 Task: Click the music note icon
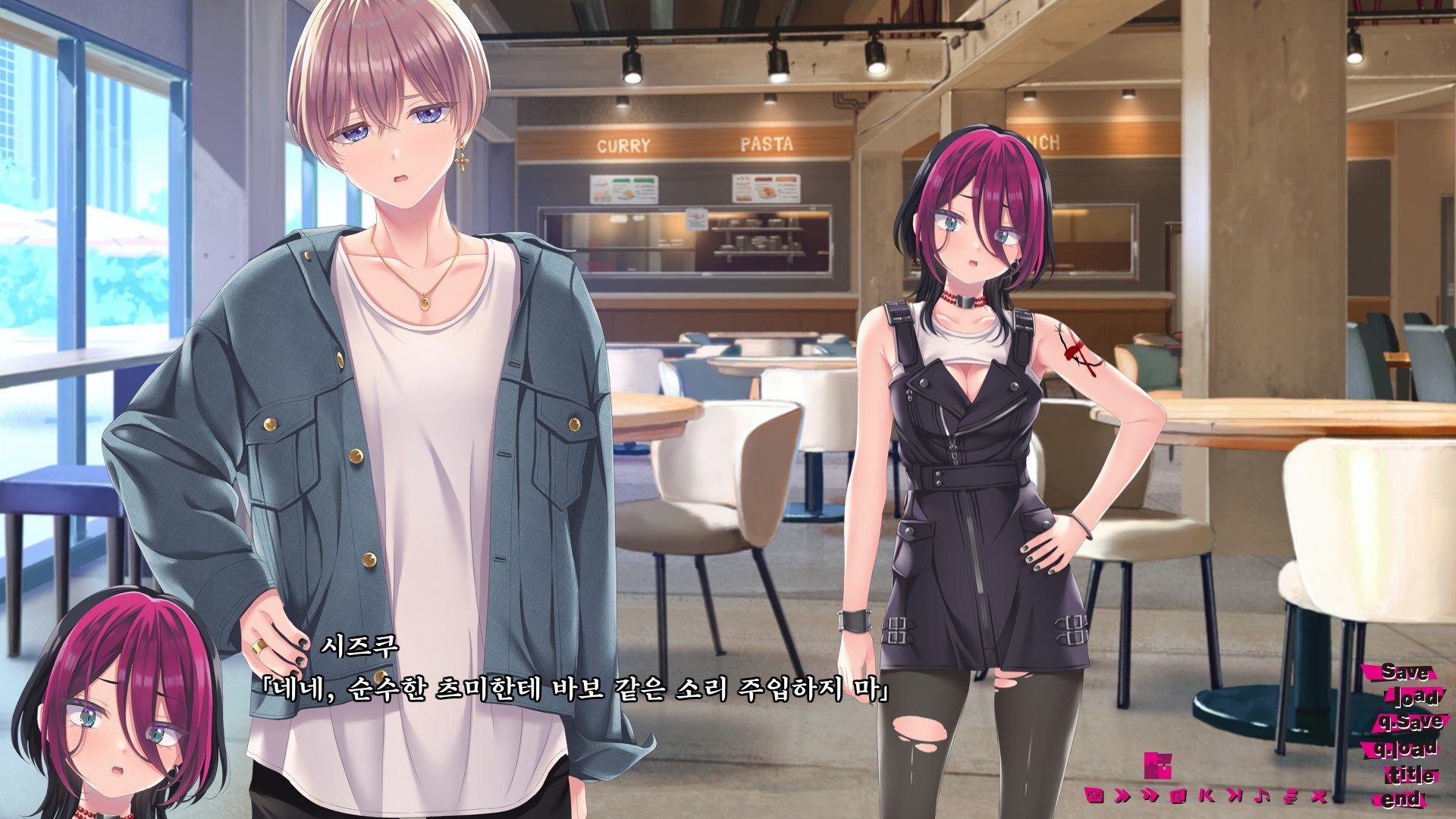1262,796
